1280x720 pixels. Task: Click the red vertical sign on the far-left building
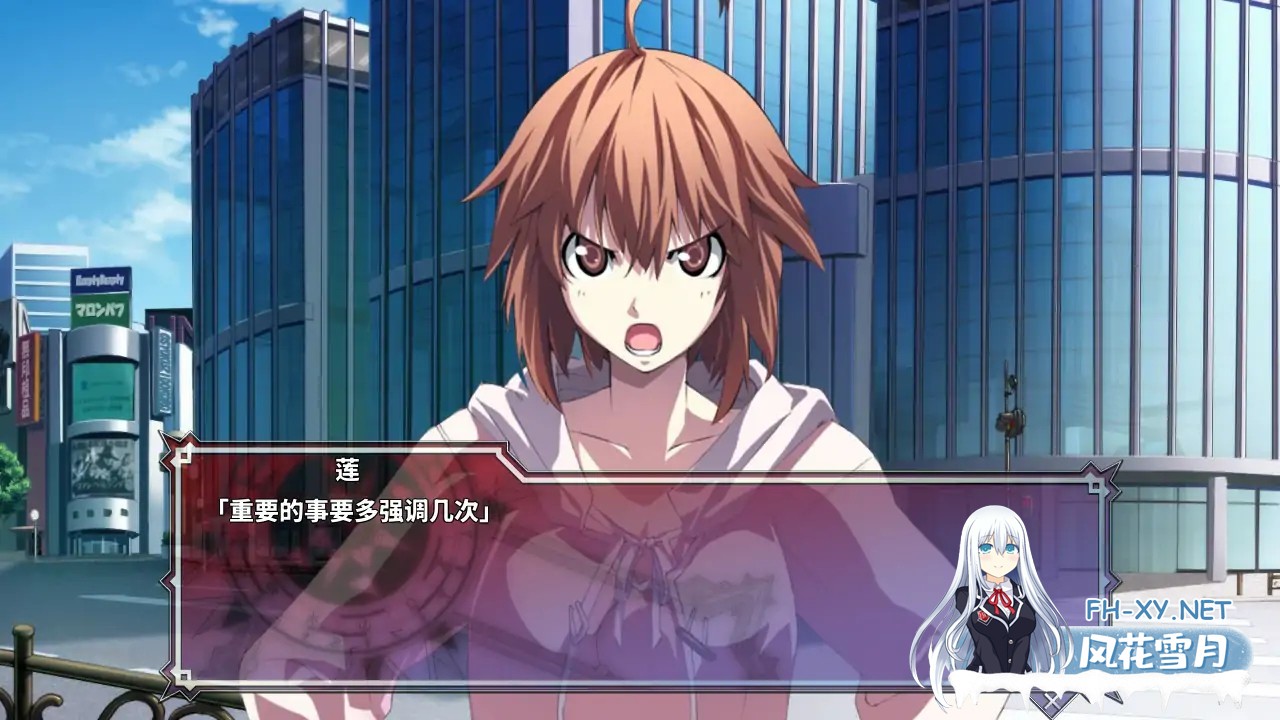point(26,378)
